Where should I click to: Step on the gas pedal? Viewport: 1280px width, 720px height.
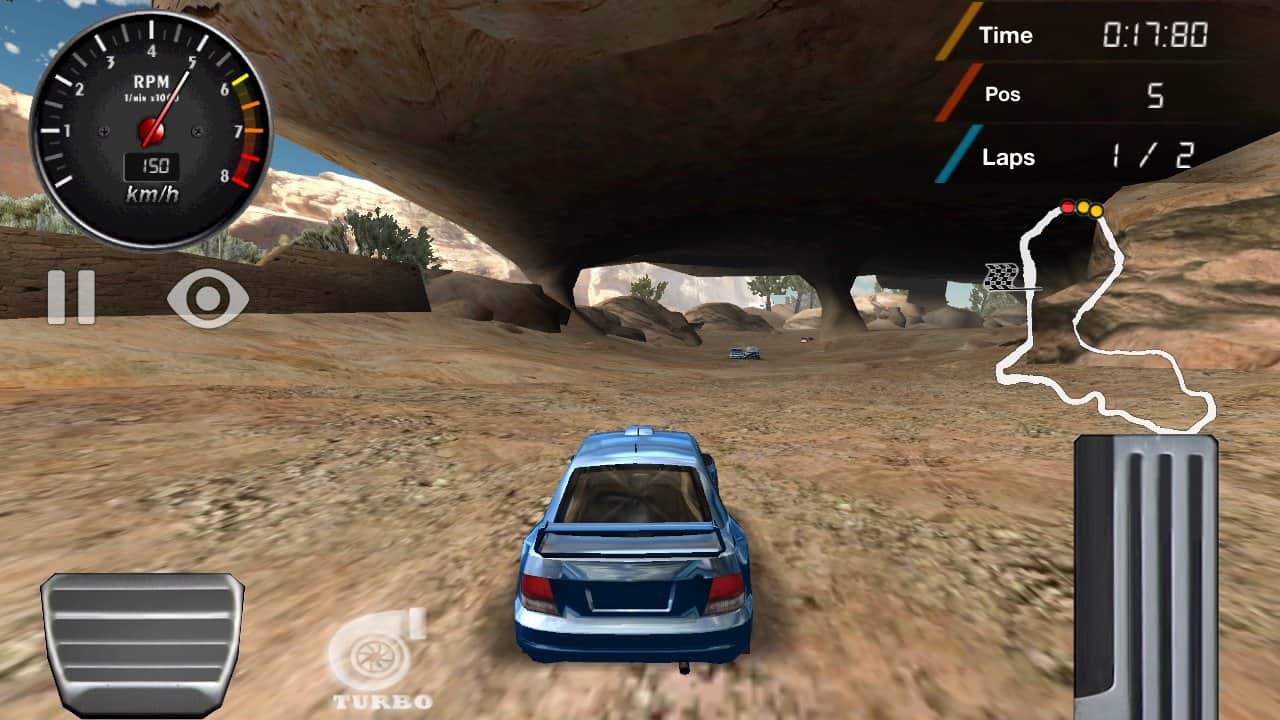(x=1146, y=576)
